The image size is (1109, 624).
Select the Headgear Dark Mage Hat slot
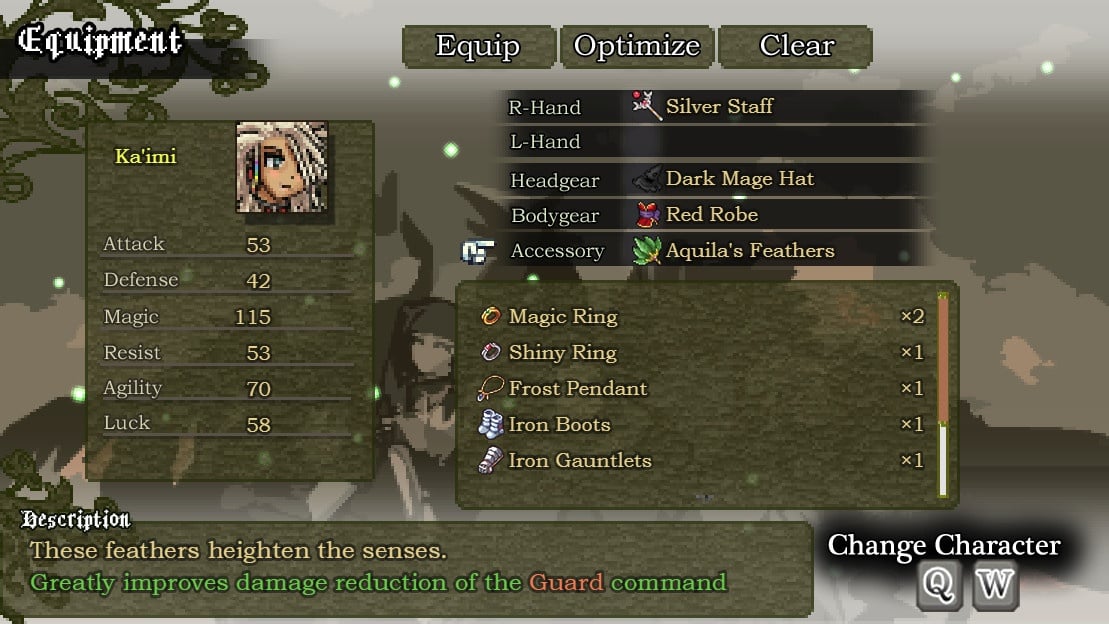(718, 180)
